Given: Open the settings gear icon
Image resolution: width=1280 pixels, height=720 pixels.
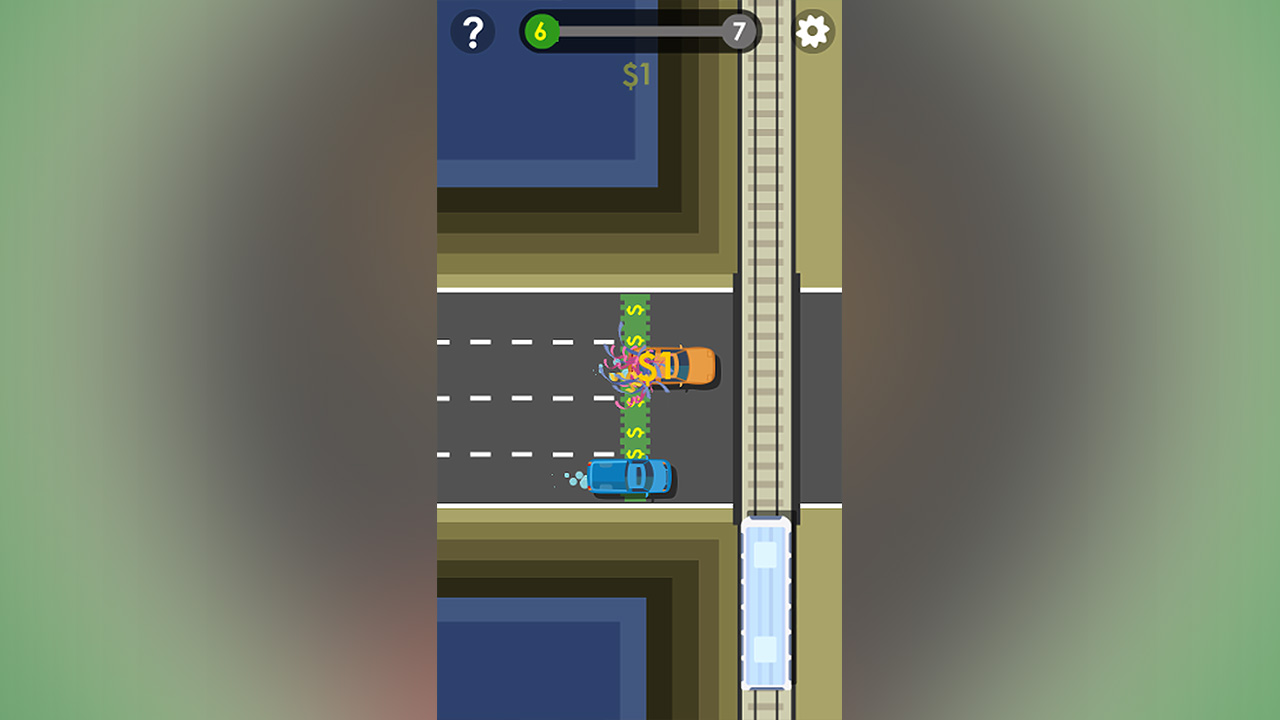Looking at the screenshot, I should pyautogui.click(x=813, y=31).
